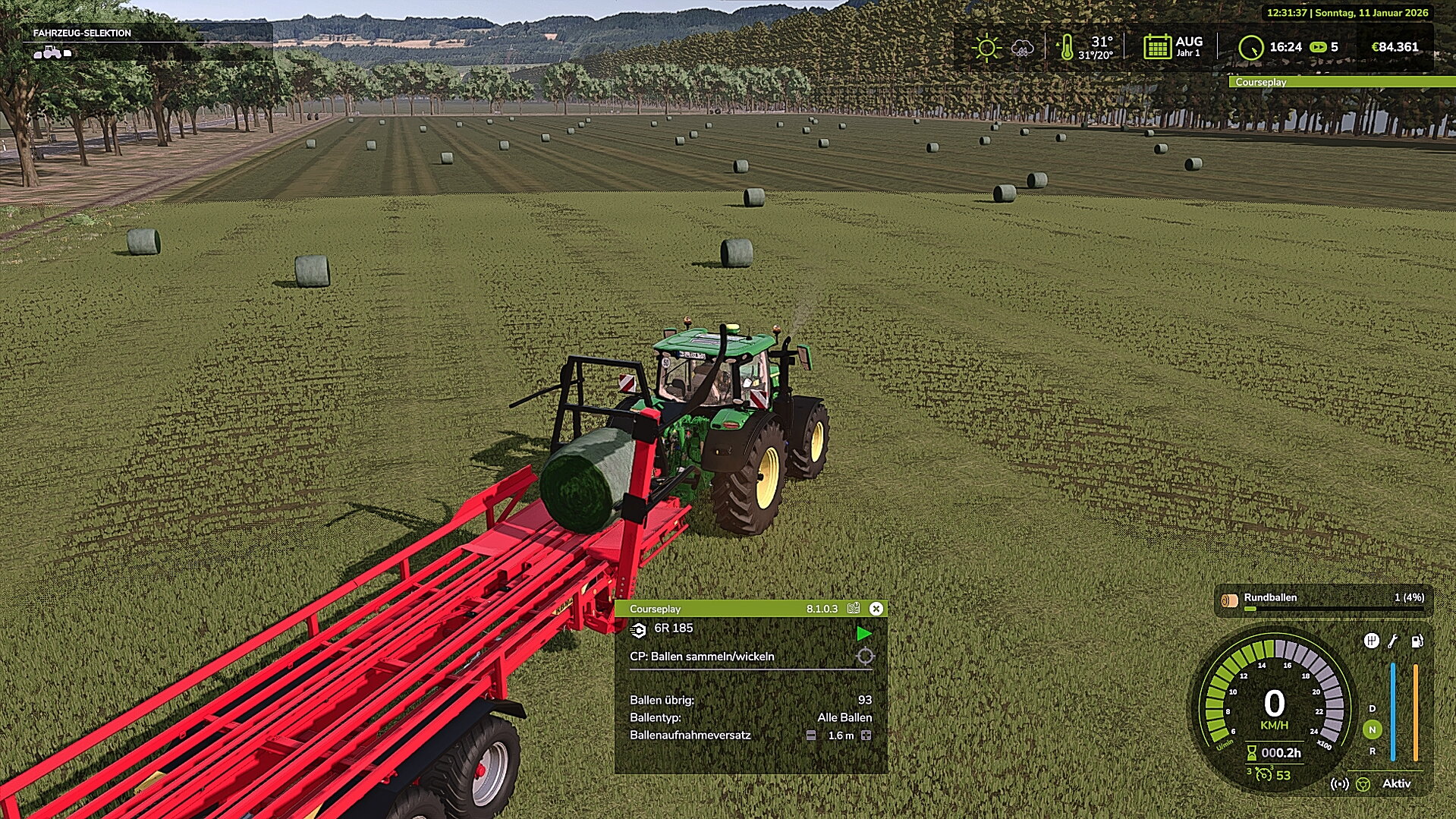Click the steering wheel Aktiv icon
The image size is (1456, 819).
click(x=1363, y=784)
